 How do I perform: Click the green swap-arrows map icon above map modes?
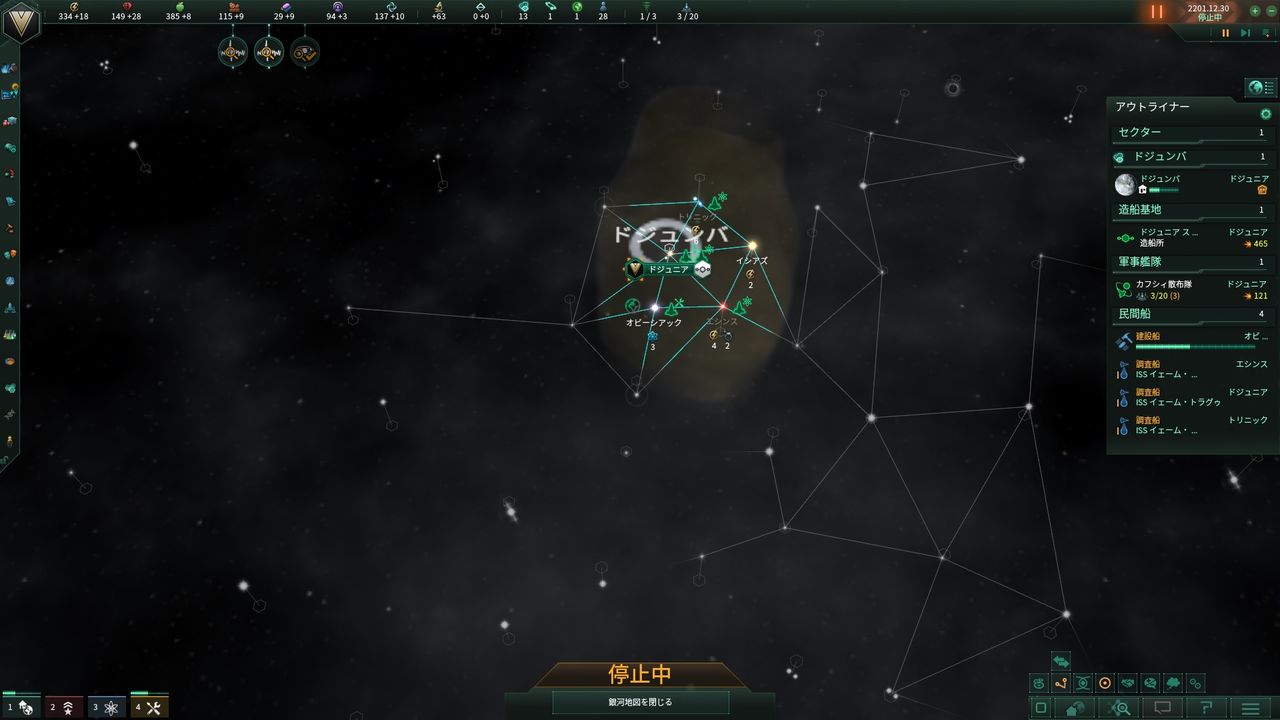pos(1061,661)
